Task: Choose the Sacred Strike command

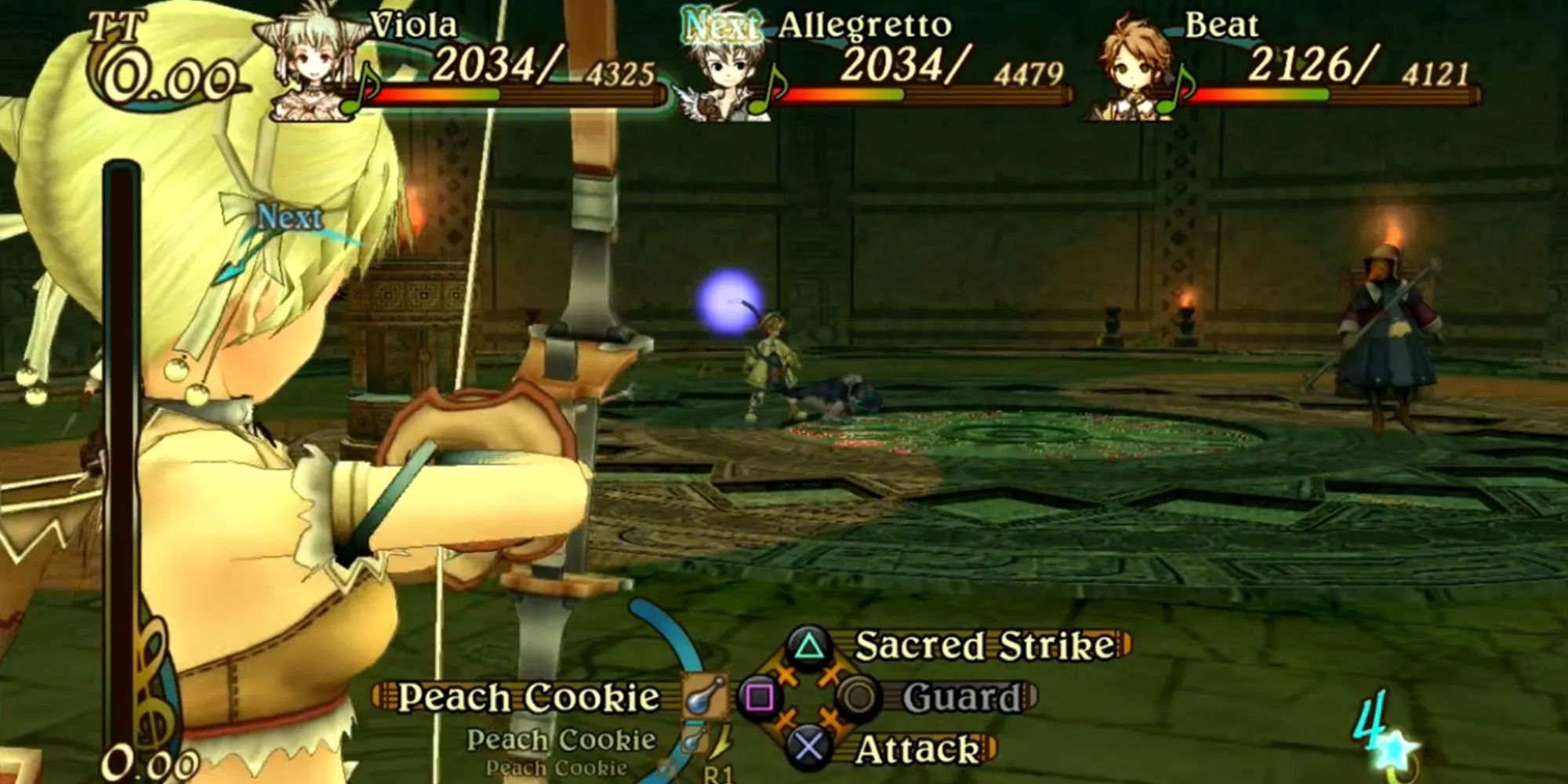Action: 983,646
